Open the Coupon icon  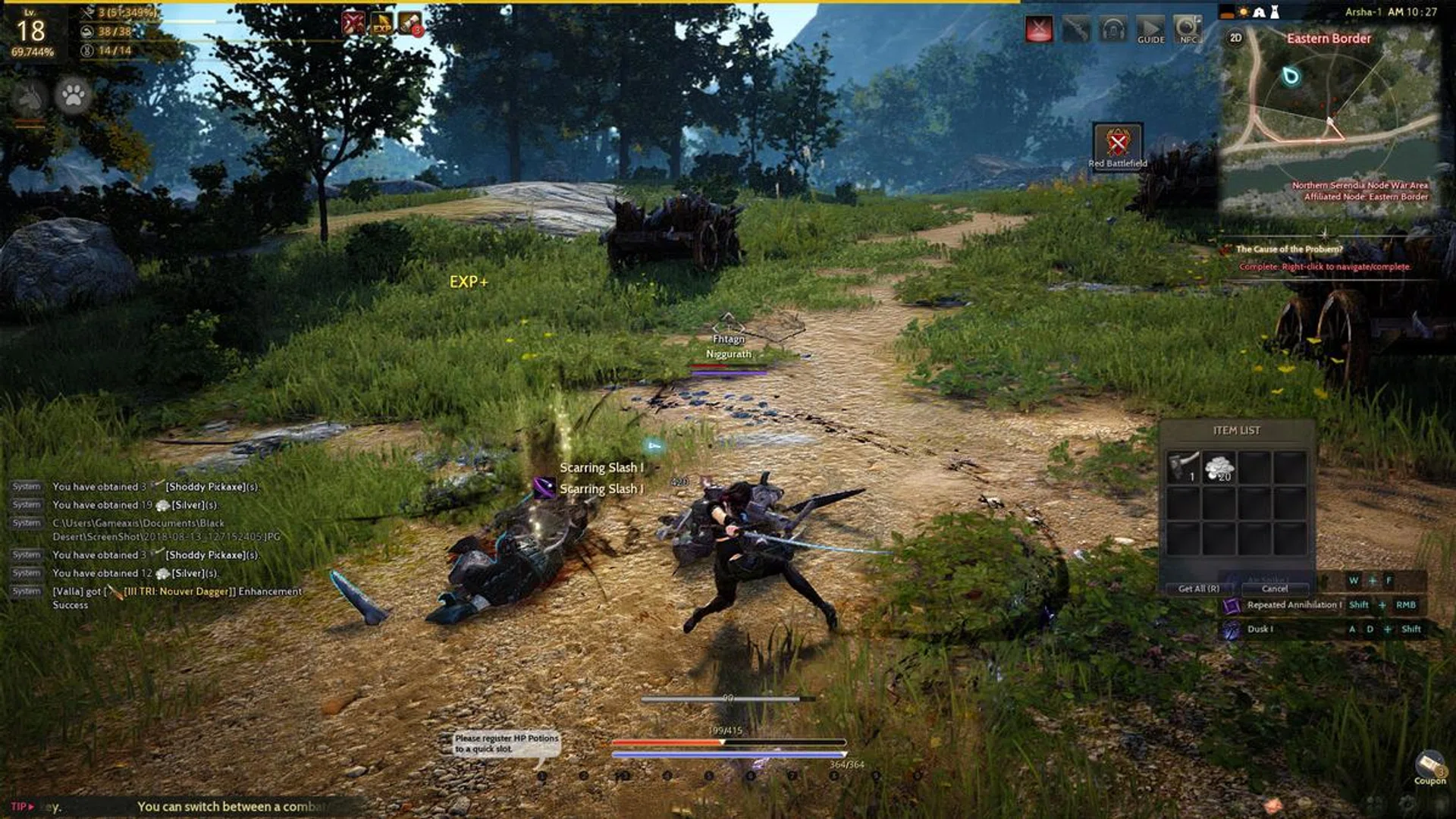click(x=1429, y=766)
